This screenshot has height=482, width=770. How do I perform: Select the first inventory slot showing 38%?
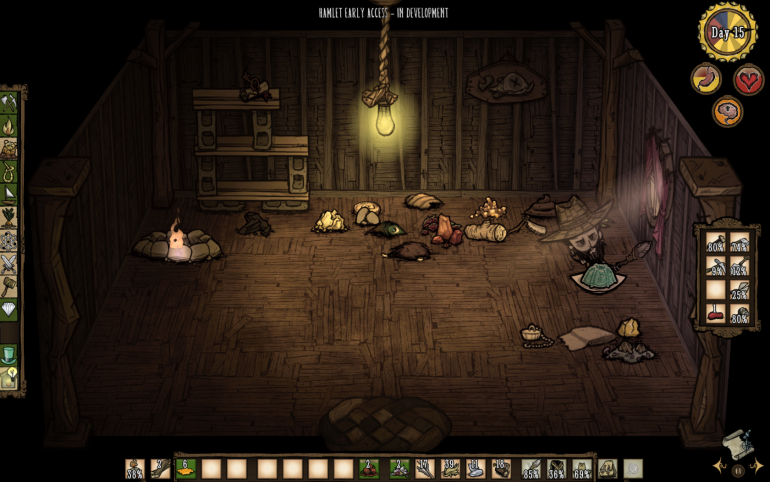tap(134, 468)
